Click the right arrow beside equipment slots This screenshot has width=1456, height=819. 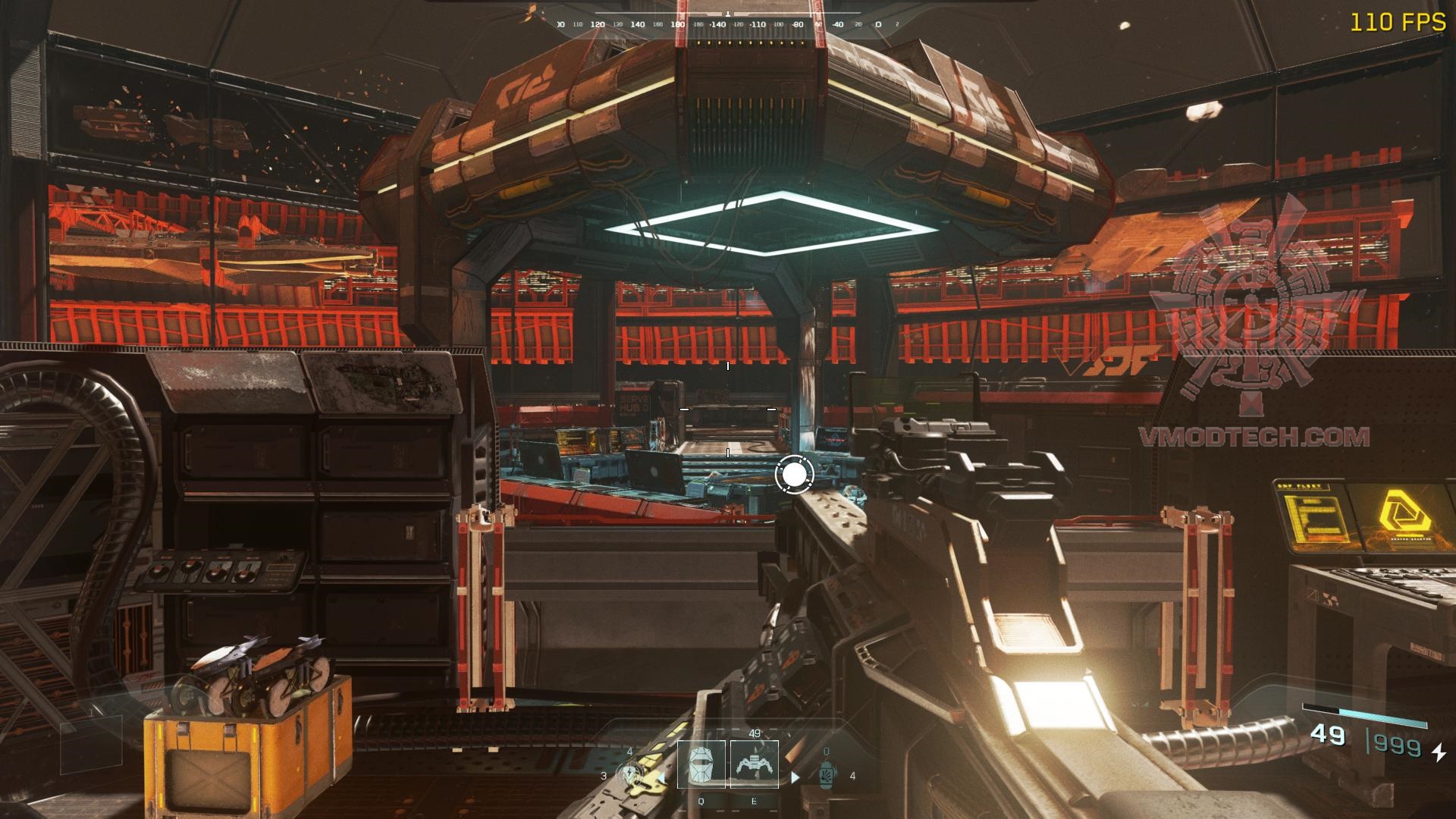click(x=795, y=777)
